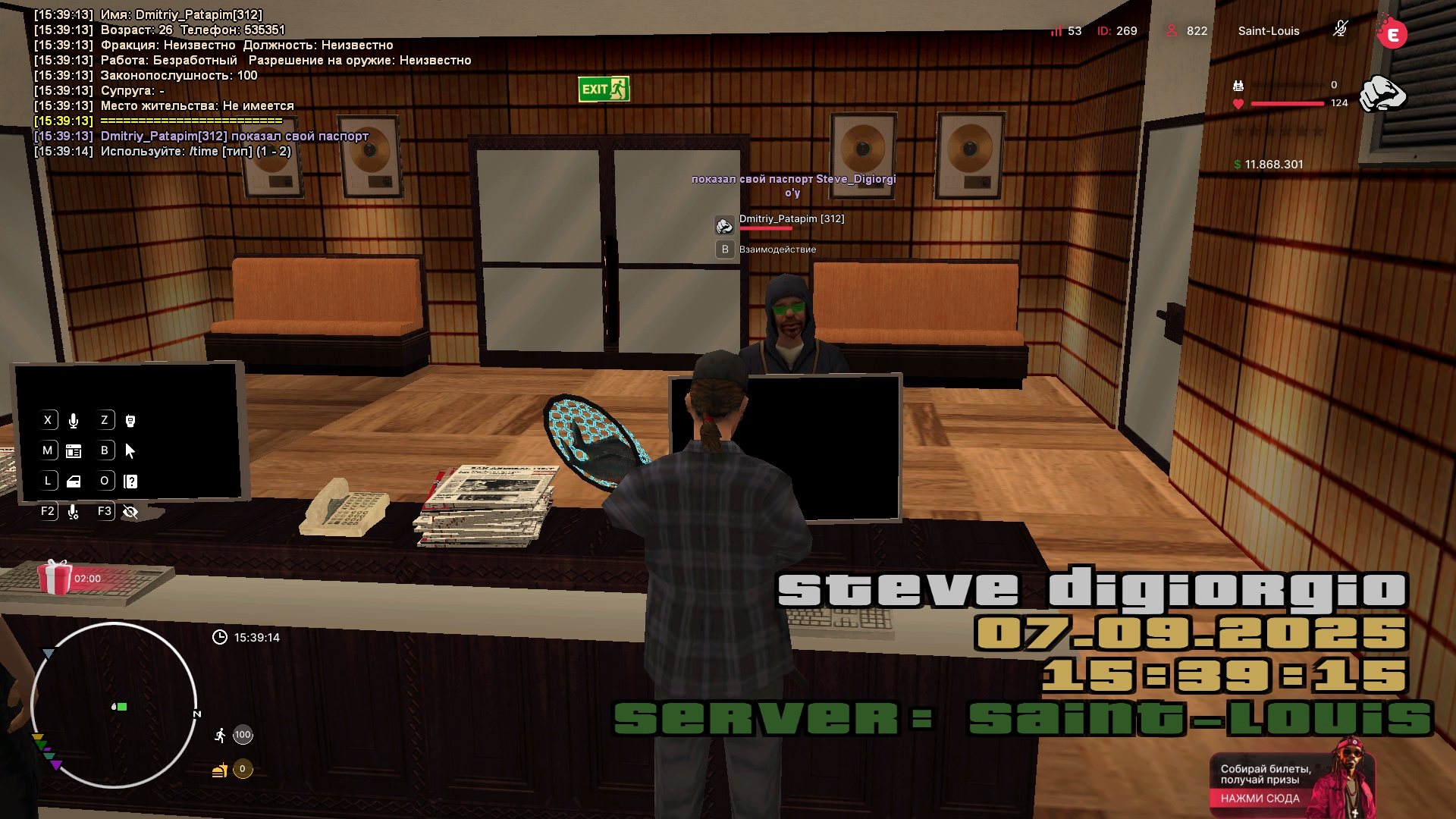Click the circular minimap

pyautogui.click(x=114, y=705)
